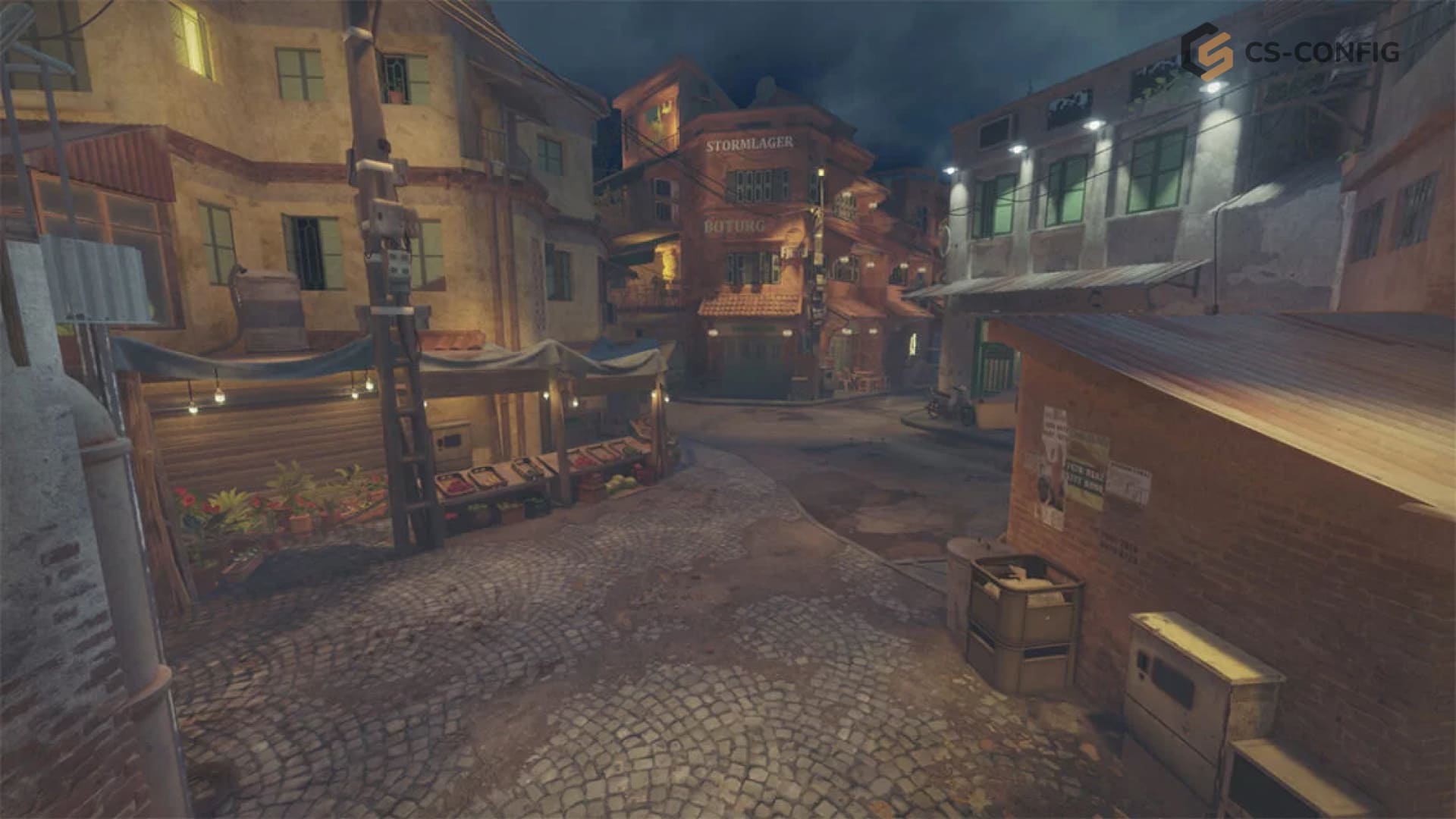Click the CS-CONFIG logo watermark
Viewport: 1456px width, 819px height.
tap(1289, 52)
